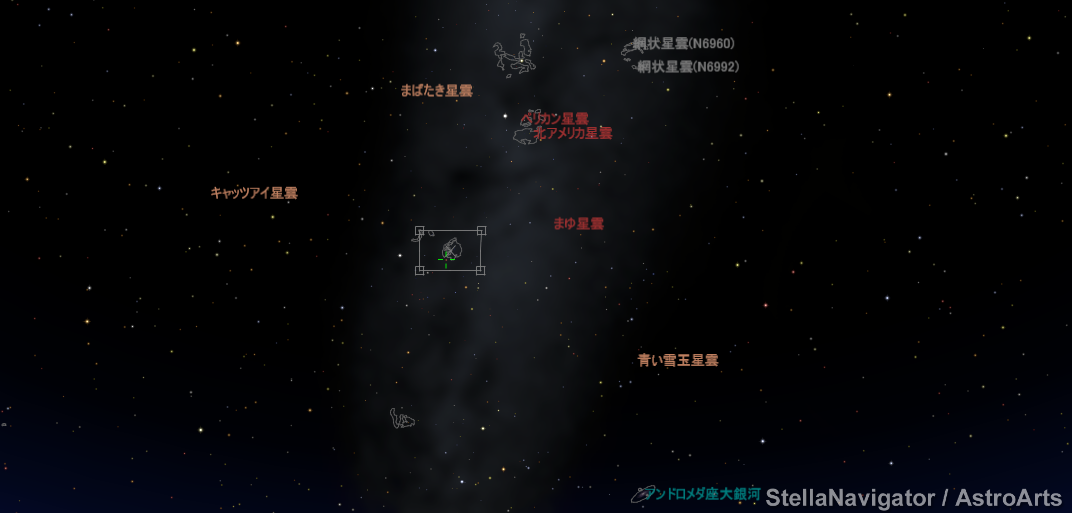Screen dimensions: 1072x513
Task: Select the まばたき星雲 label
Action: coord(436,91)
